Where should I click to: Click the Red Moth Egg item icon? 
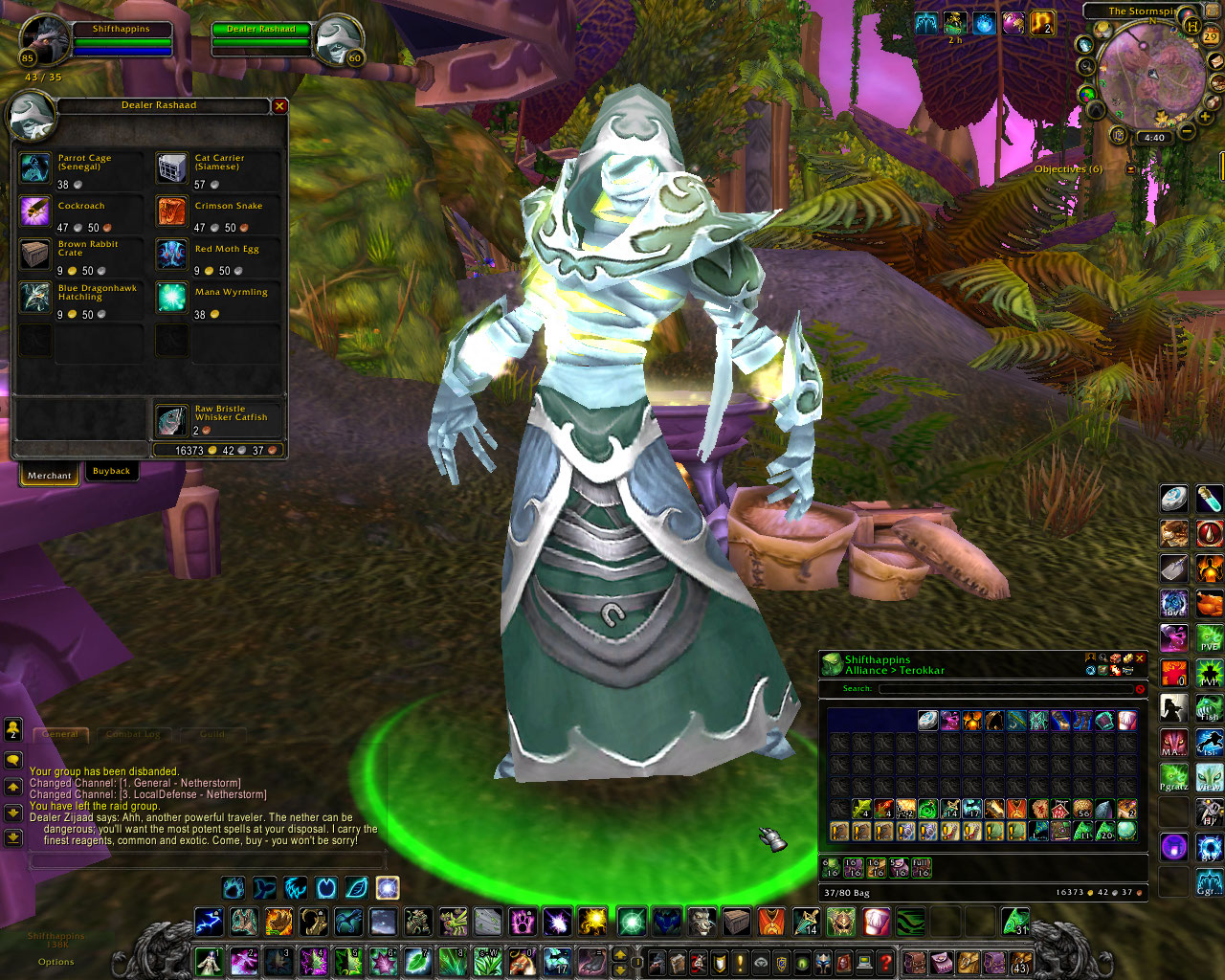[171, 255]
